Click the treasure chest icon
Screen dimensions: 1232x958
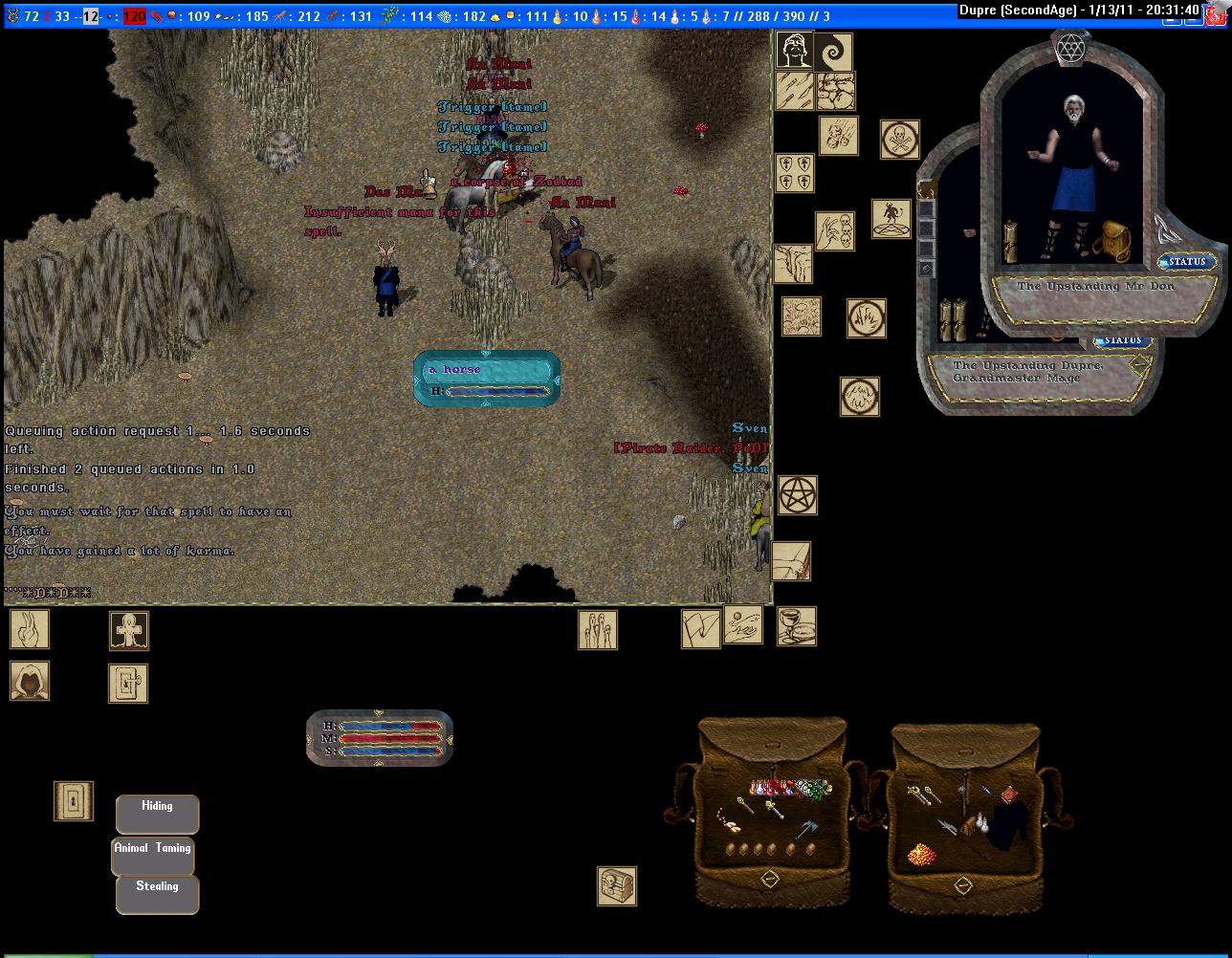click(x=617, y=886)
